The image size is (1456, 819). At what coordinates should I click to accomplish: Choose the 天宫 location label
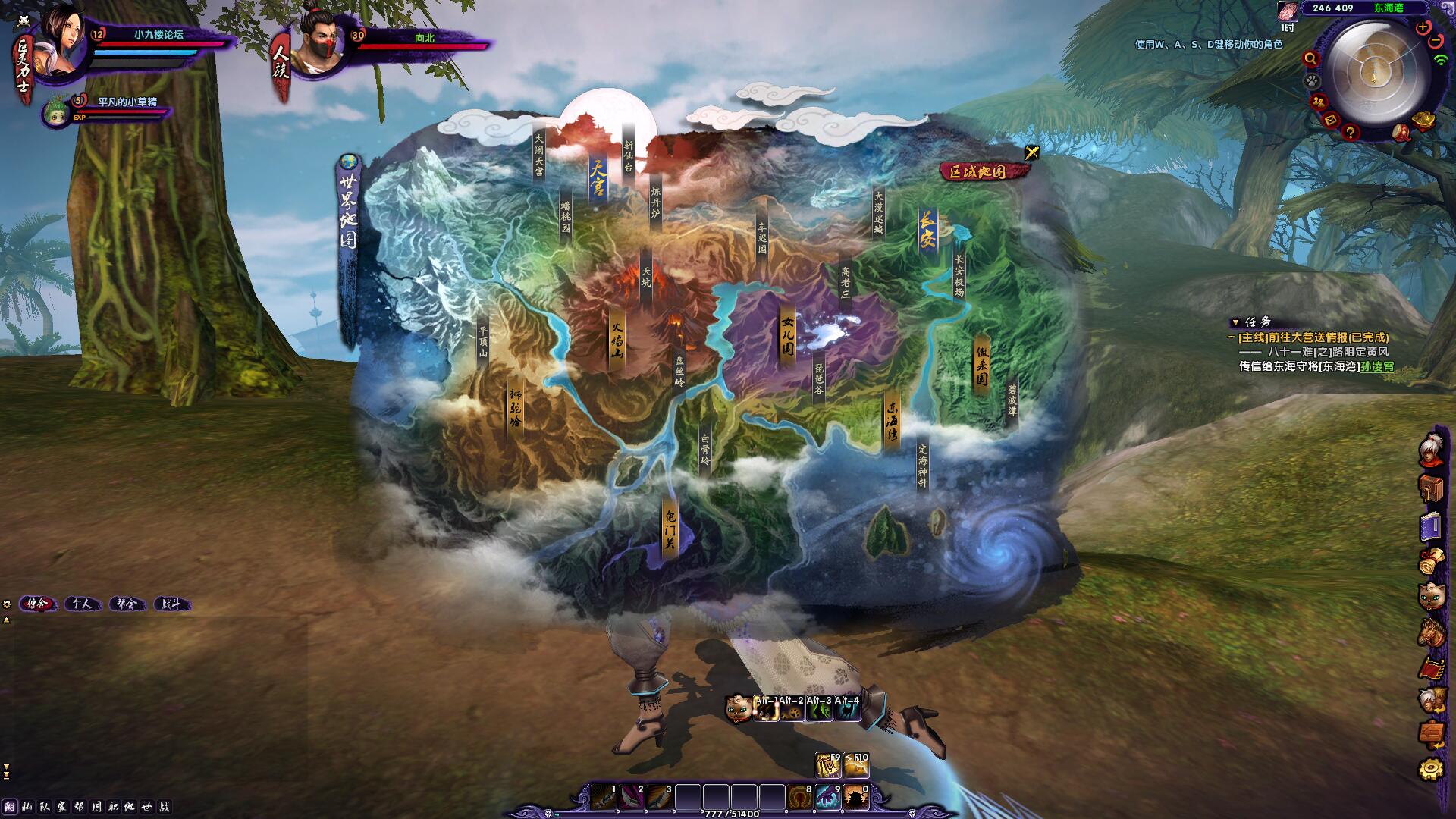point(598,177)
